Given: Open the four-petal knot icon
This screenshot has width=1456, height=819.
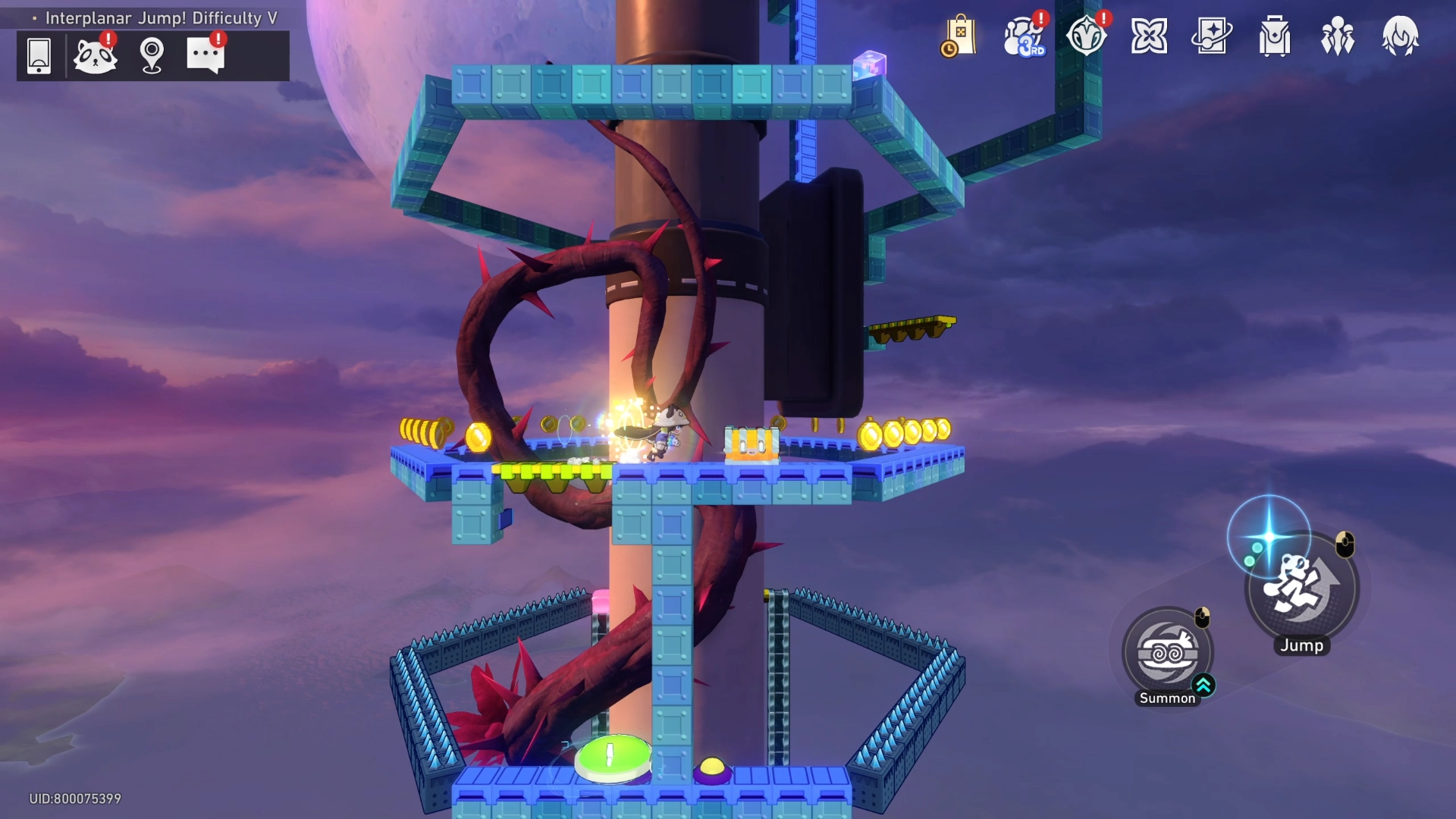Looking at the screenshot, I should [x=1149, y=36].
